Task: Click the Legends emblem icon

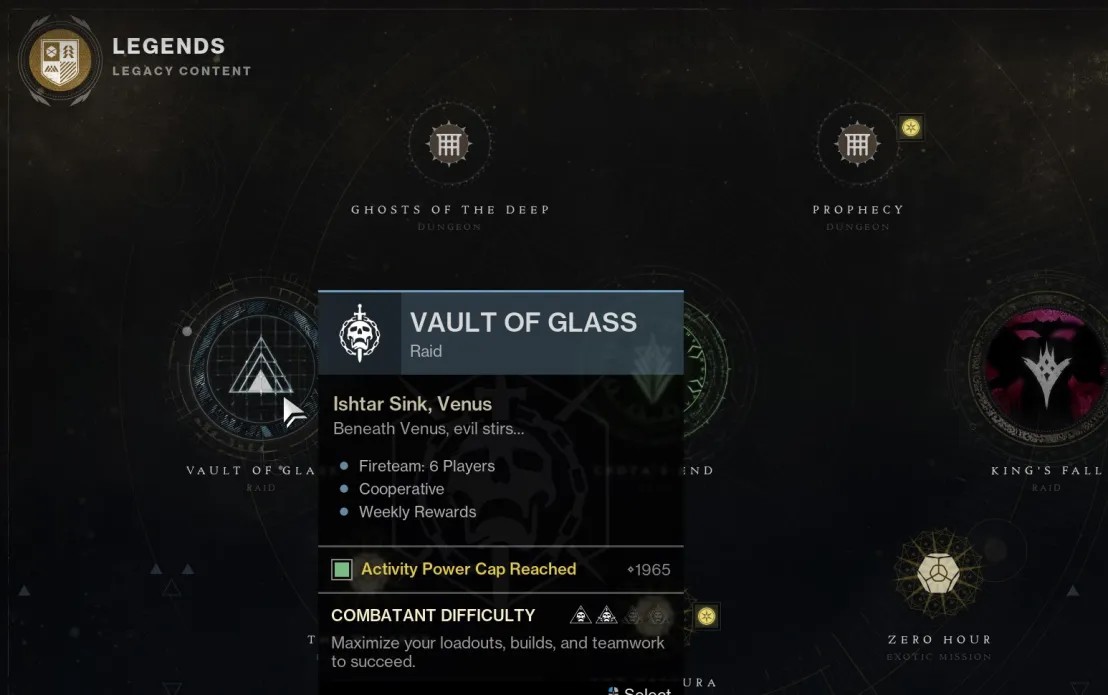Action: [x=61, y=60]
